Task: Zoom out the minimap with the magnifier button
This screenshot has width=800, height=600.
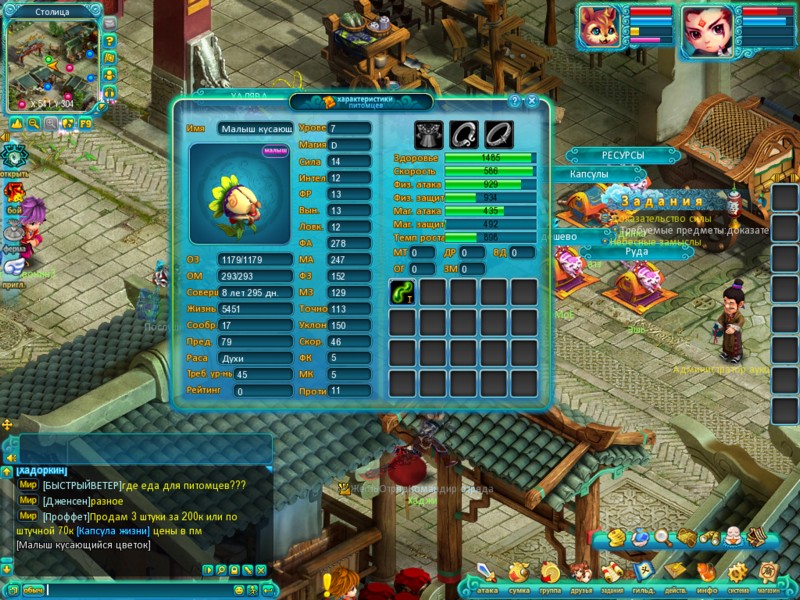Action: [x=34, y=123]
